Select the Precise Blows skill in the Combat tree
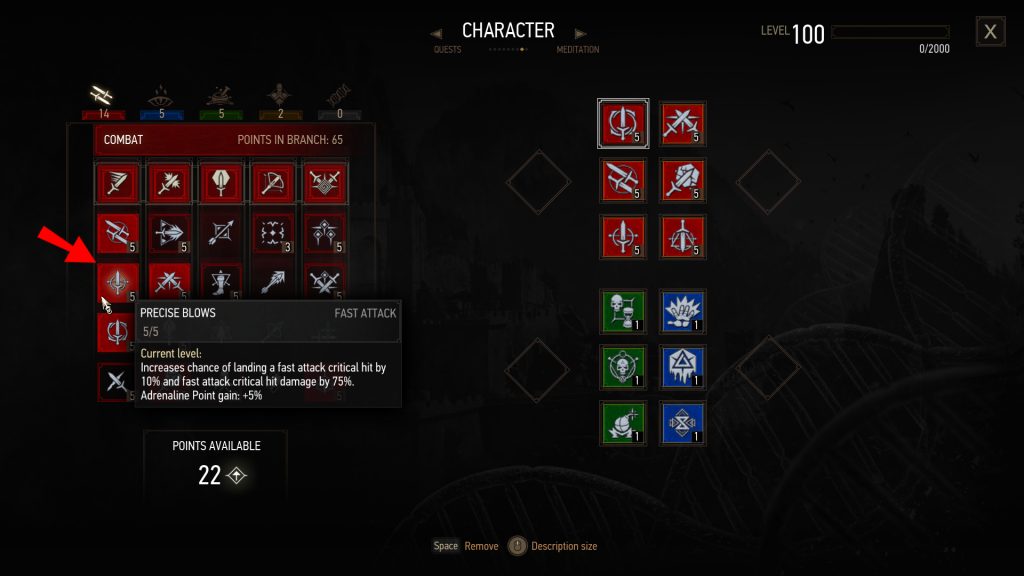The width and height of the screenshot is (1024, 576). coord(119,284)
